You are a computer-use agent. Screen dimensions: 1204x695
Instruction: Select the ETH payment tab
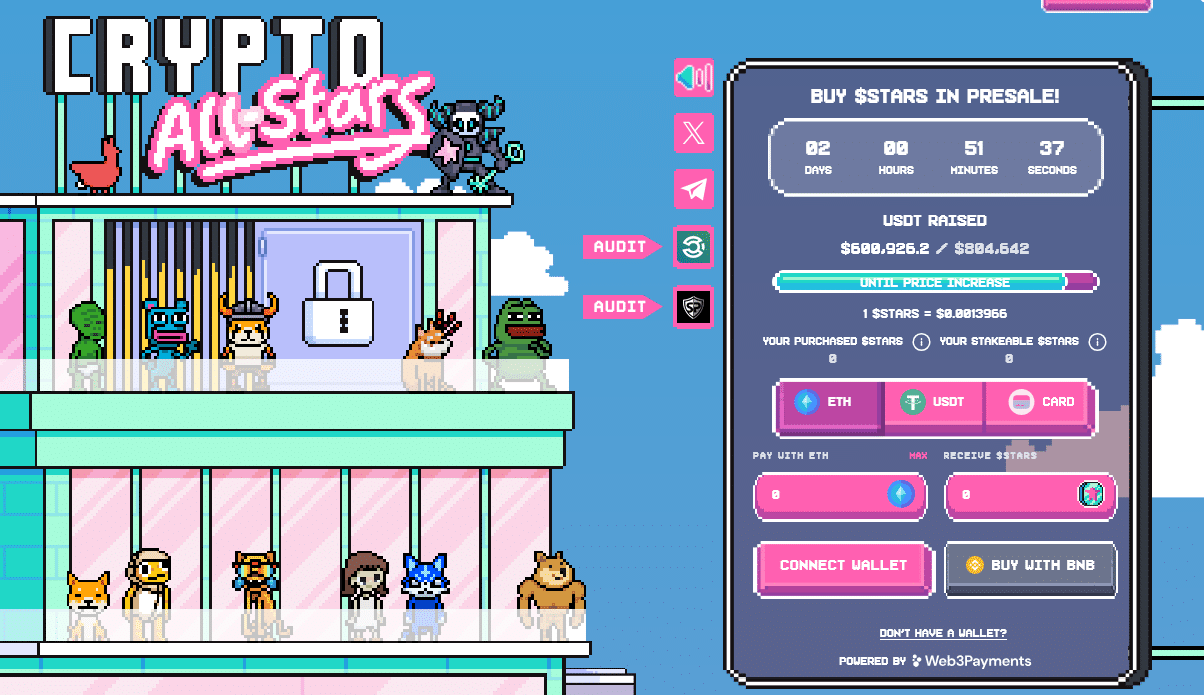point(829,402)
